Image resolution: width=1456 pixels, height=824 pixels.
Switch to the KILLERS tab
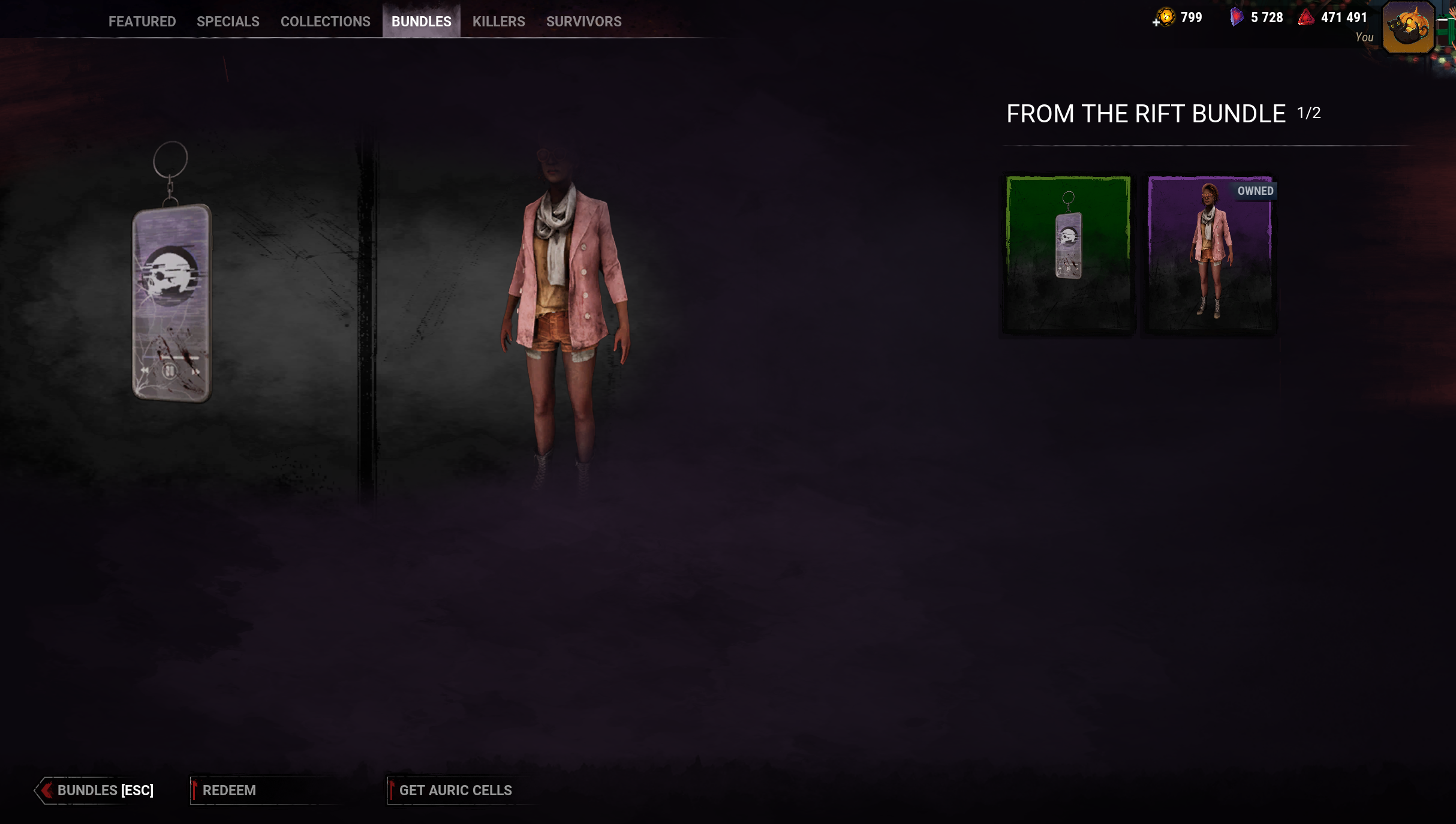tap(498, 21)
